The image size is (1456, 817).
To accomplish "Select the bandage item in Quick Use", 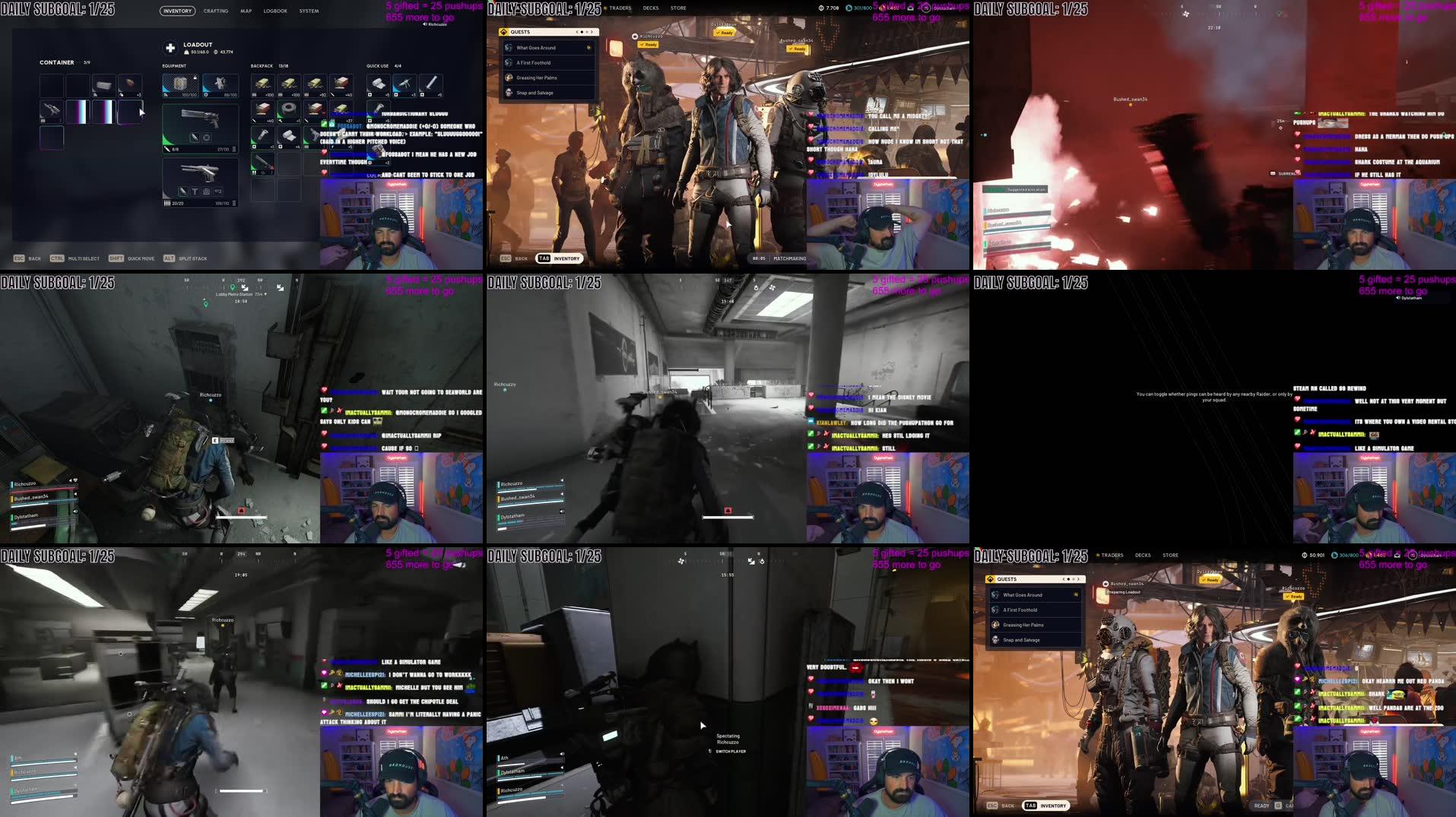I will (379, 84).
